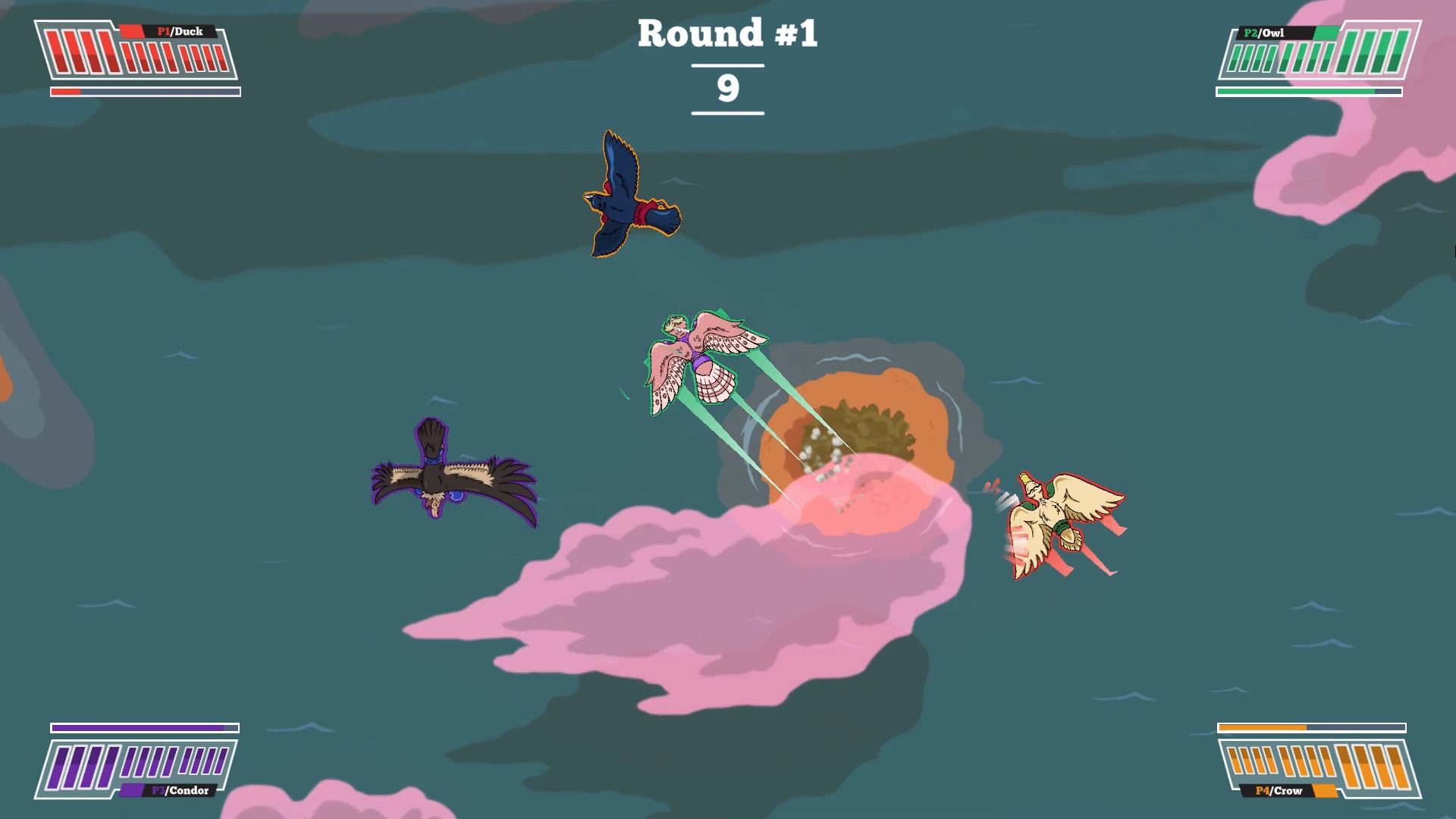Viewport: 1456px width, 819px height.
Task: Select the P2/Owl nameplate
Action: coord(1263,32)
